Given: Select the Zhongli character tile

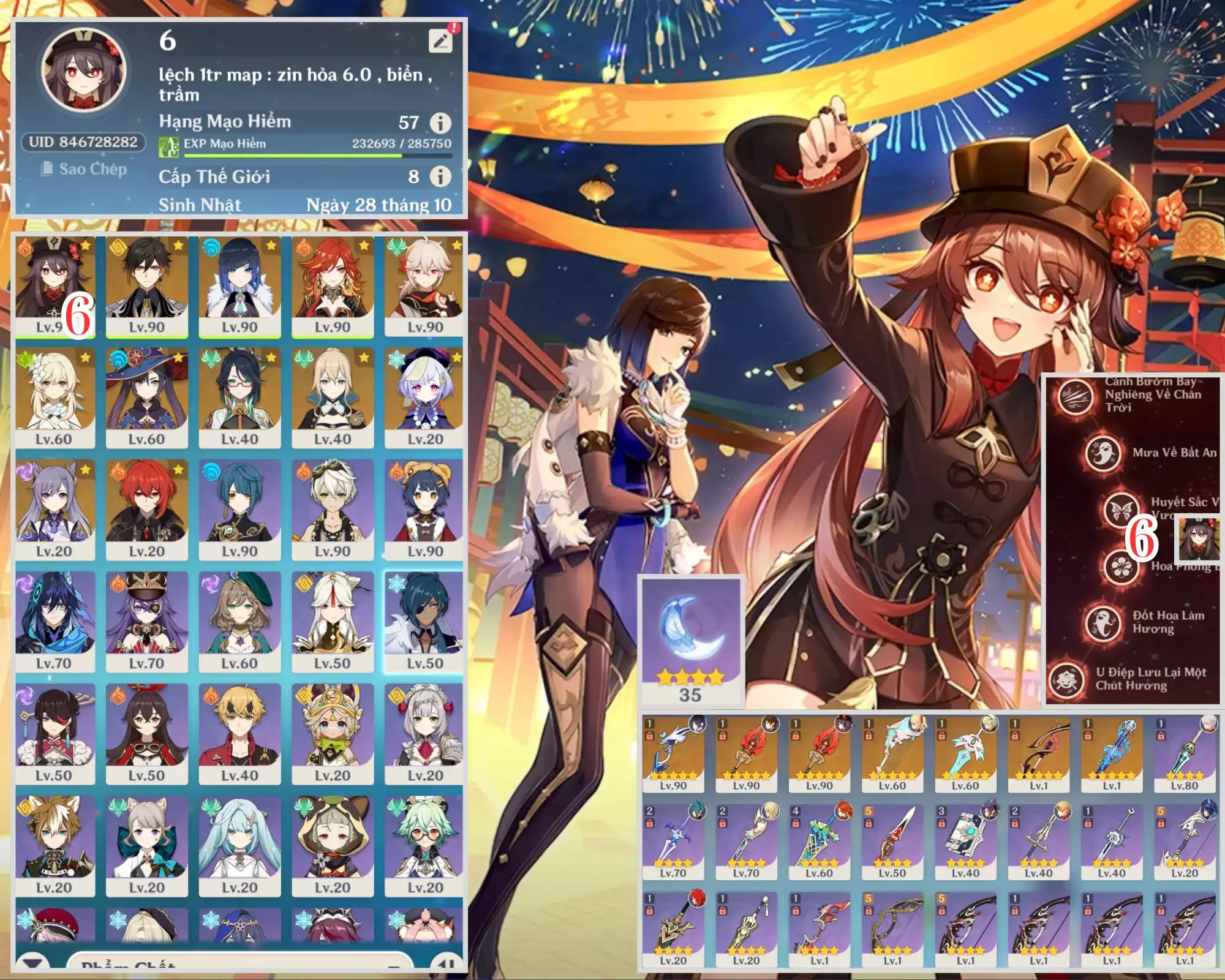Looking at the screenshot, I should point(147,285).
